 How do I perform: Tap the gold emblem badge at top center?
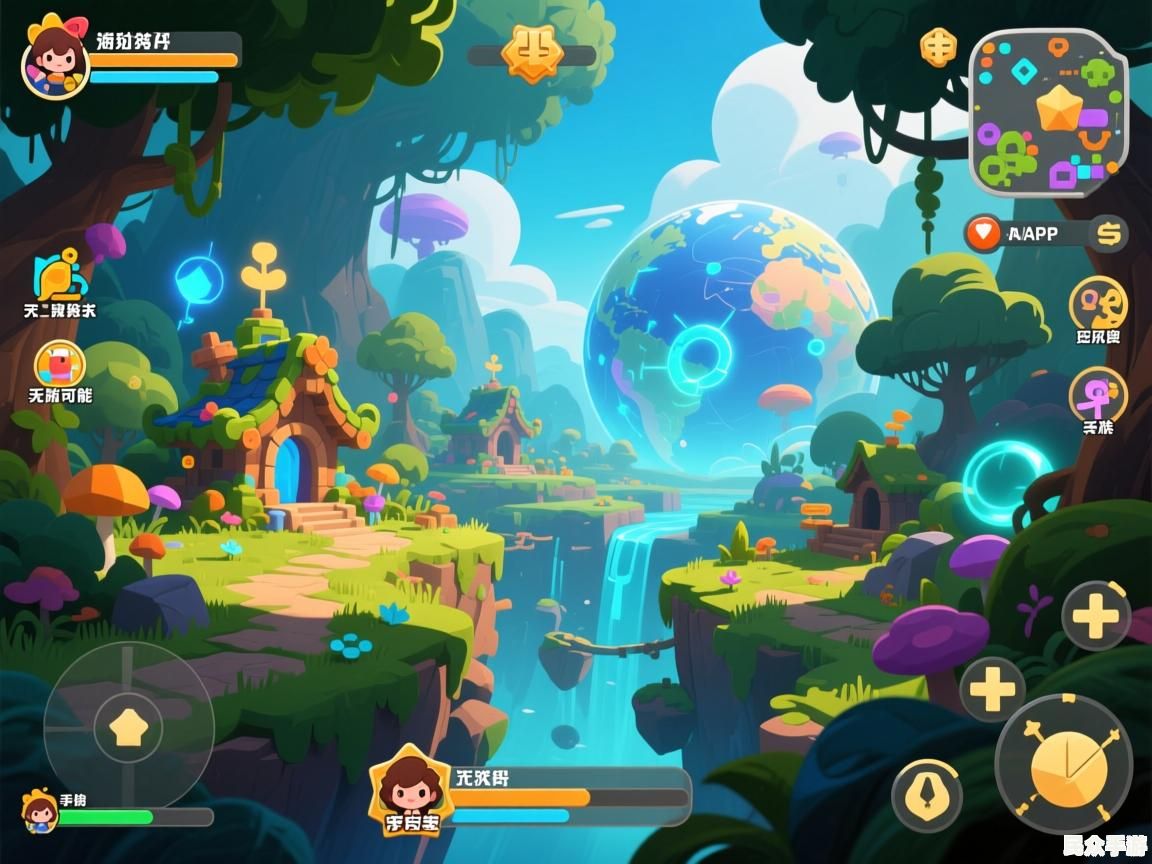[x=531, y=53]
